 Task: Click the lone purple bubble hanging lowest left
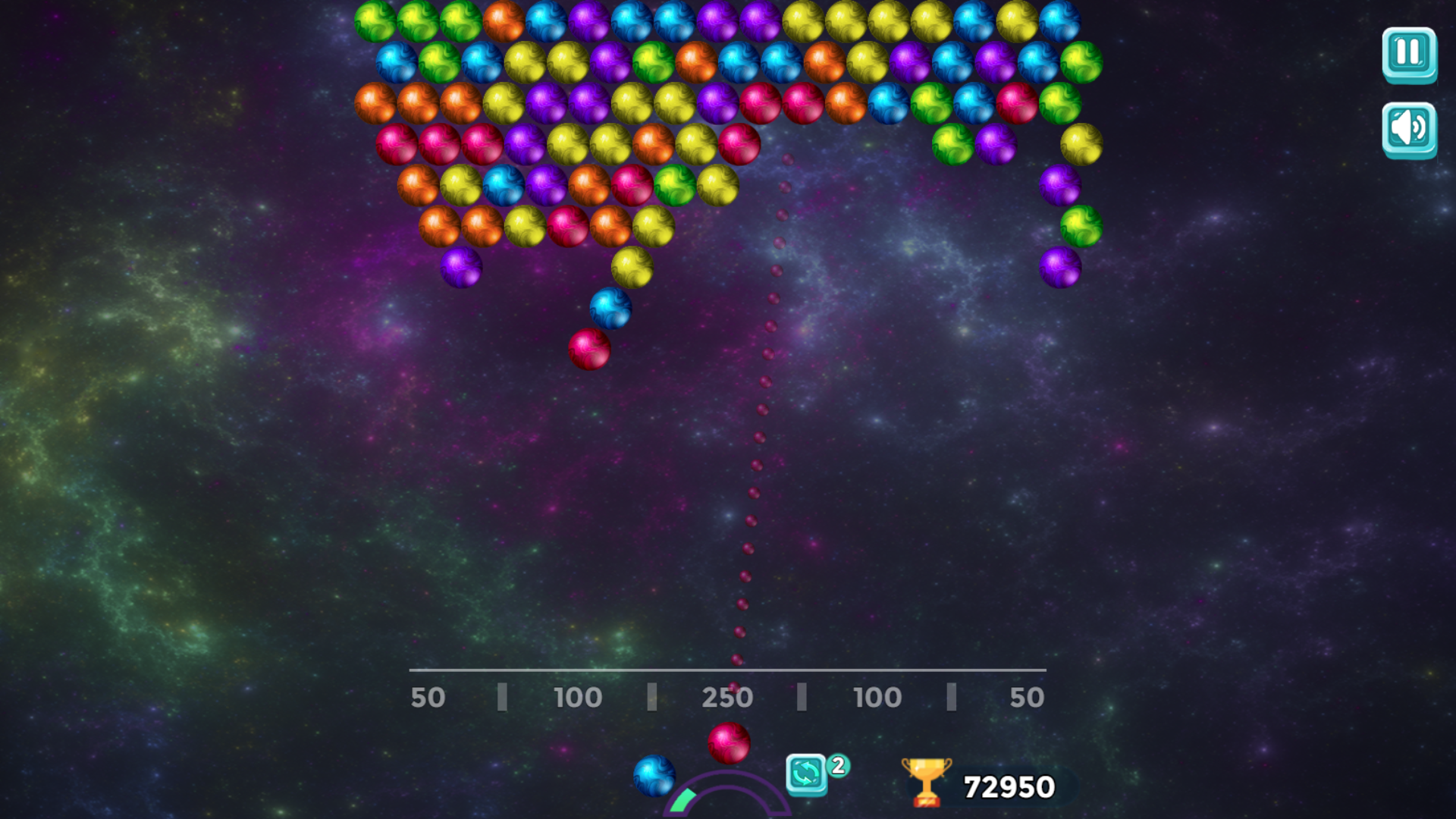[460, 268]
